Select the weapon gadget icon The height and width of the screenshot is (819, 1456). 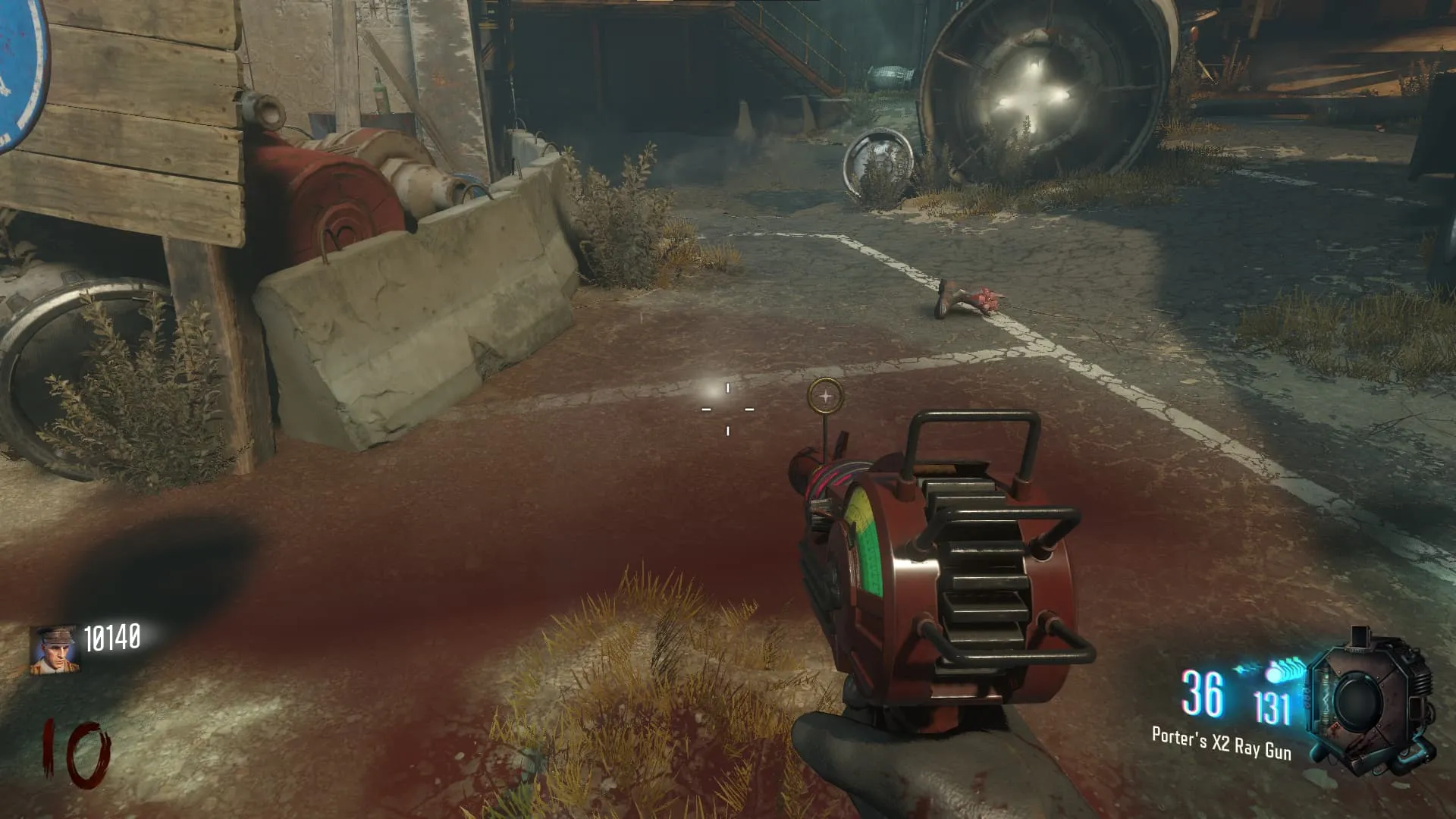click(x=1370, y=701)
